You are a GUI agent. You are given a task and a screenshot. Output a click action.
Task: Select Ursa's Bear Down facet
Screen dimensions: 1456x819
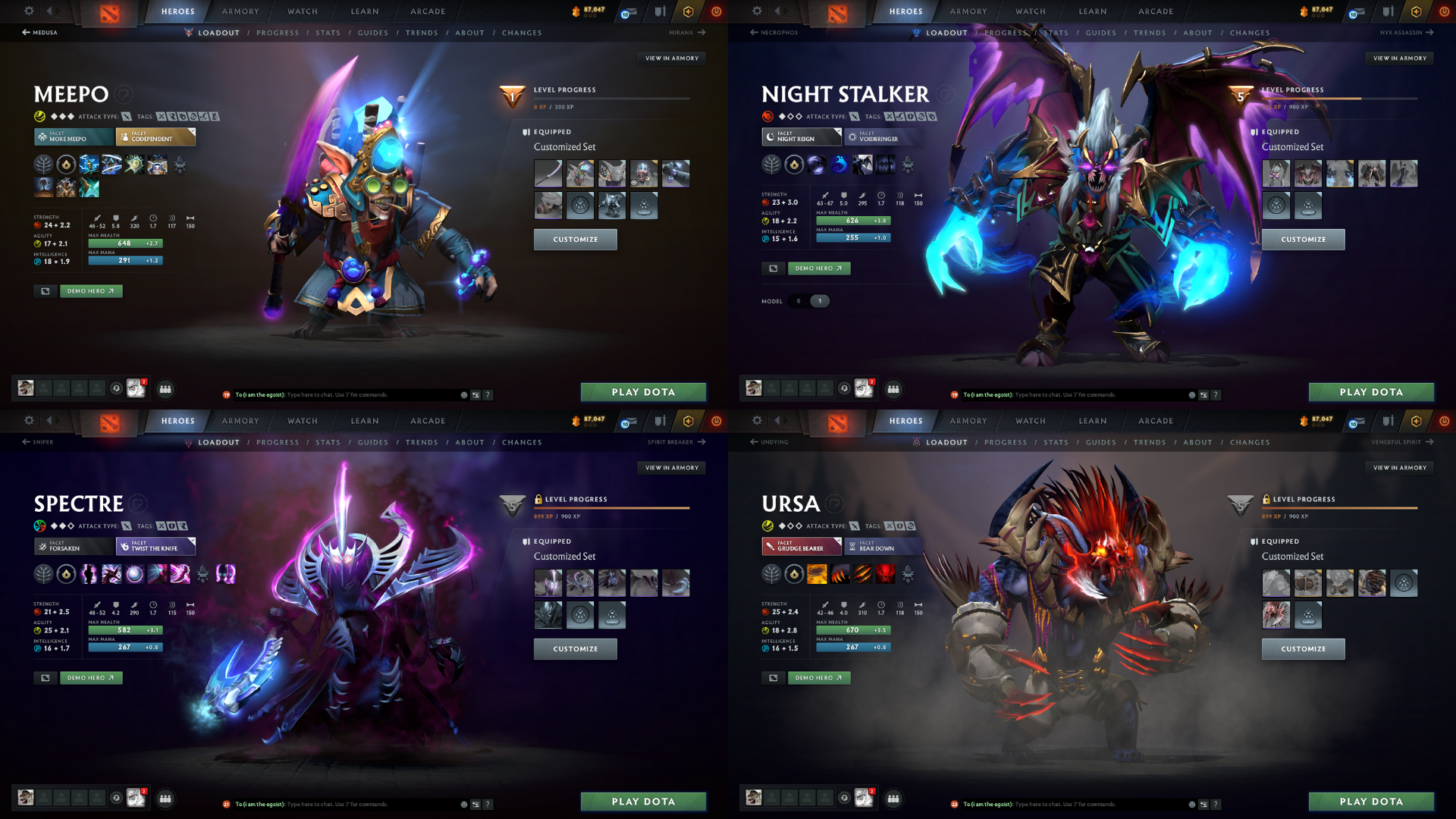click(882, 546)
